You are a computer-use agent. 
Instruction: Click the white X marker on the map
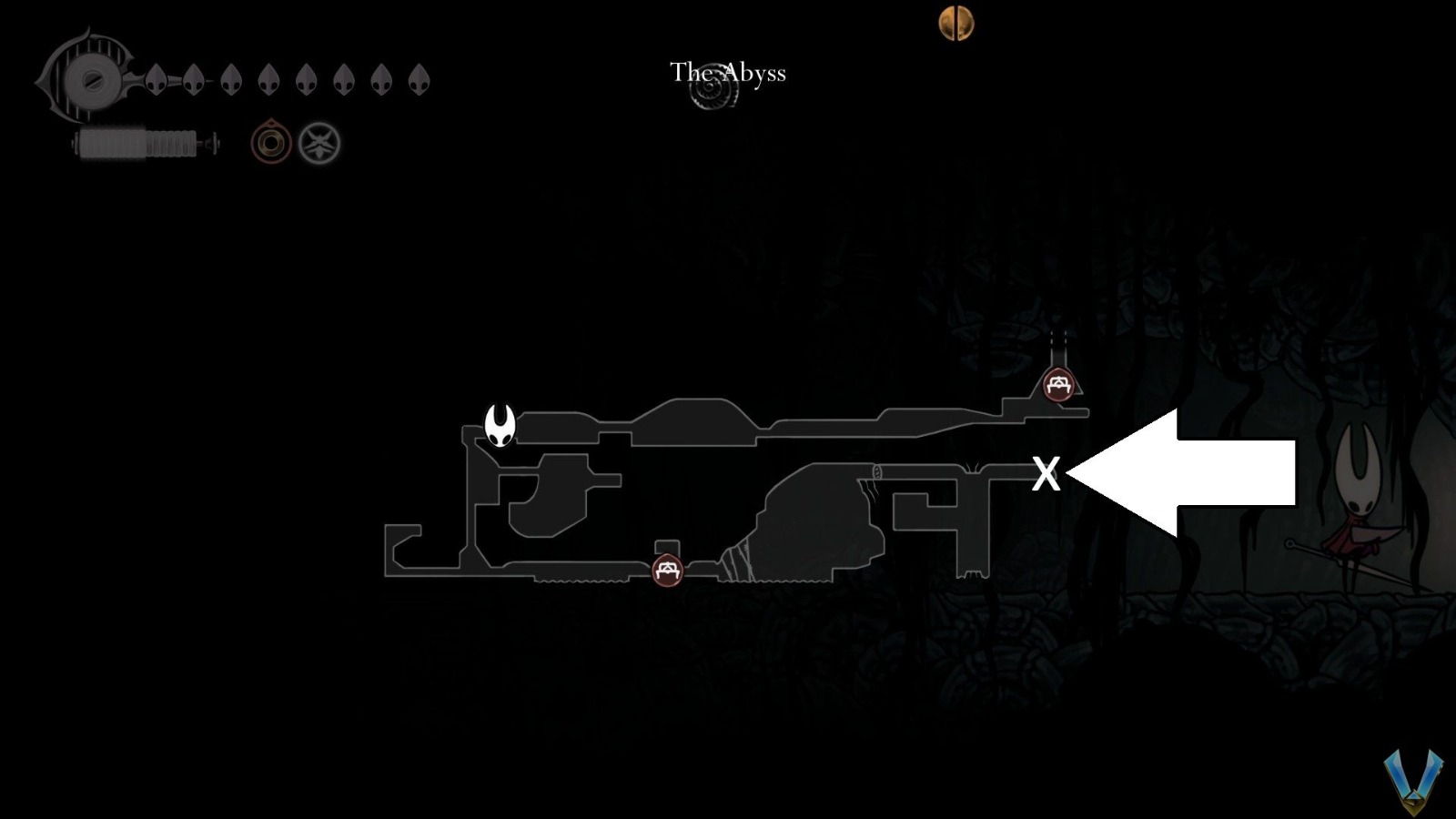coord(1046,473)
